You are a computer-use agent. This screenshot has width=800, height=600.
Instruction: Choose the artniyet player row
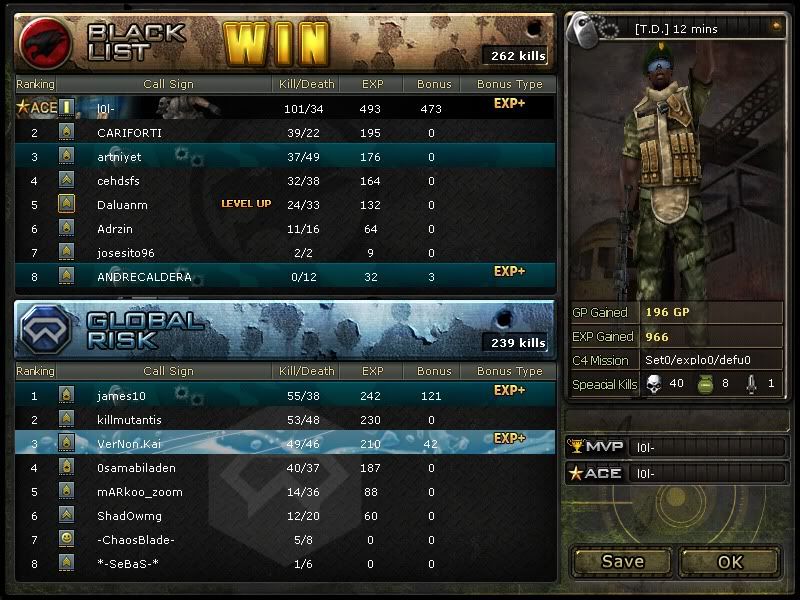[285, 156]
